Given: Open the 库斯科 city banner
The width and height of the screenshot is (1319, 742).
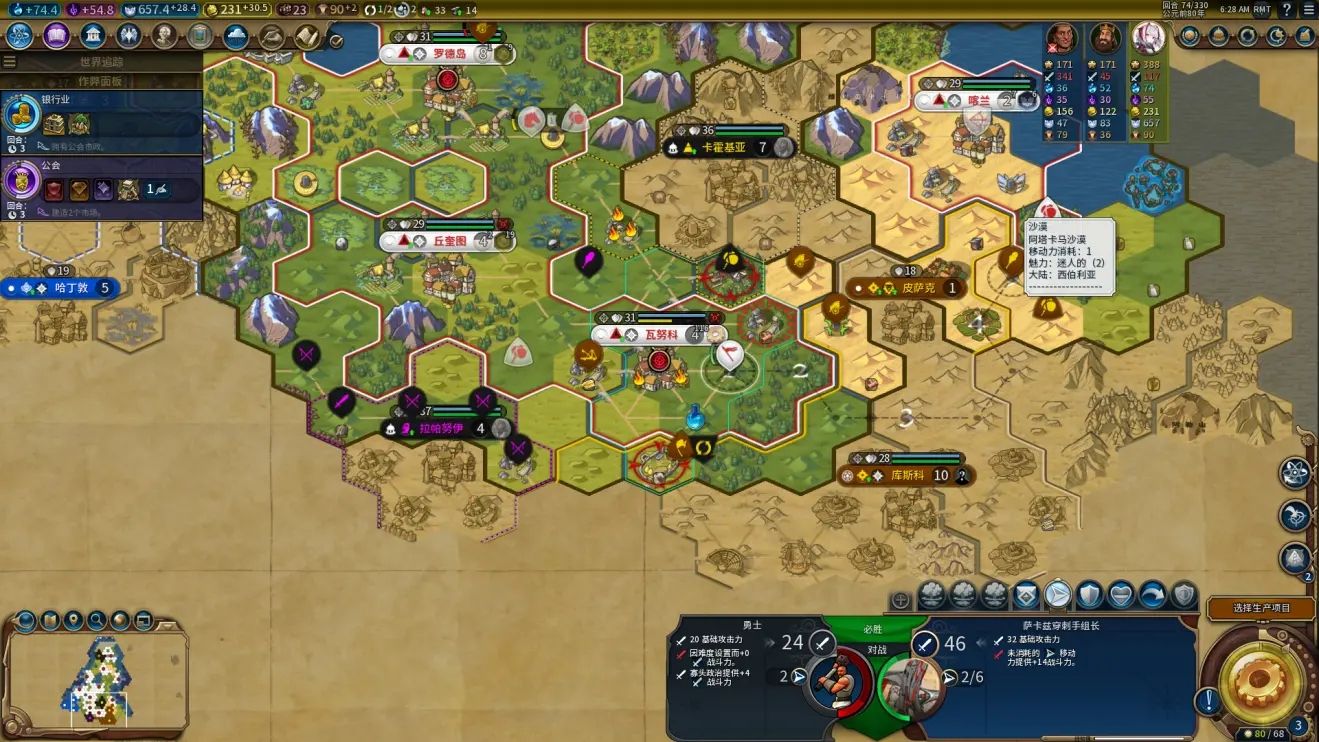Looking at the screenshot, I should click(x=911, y=476).
